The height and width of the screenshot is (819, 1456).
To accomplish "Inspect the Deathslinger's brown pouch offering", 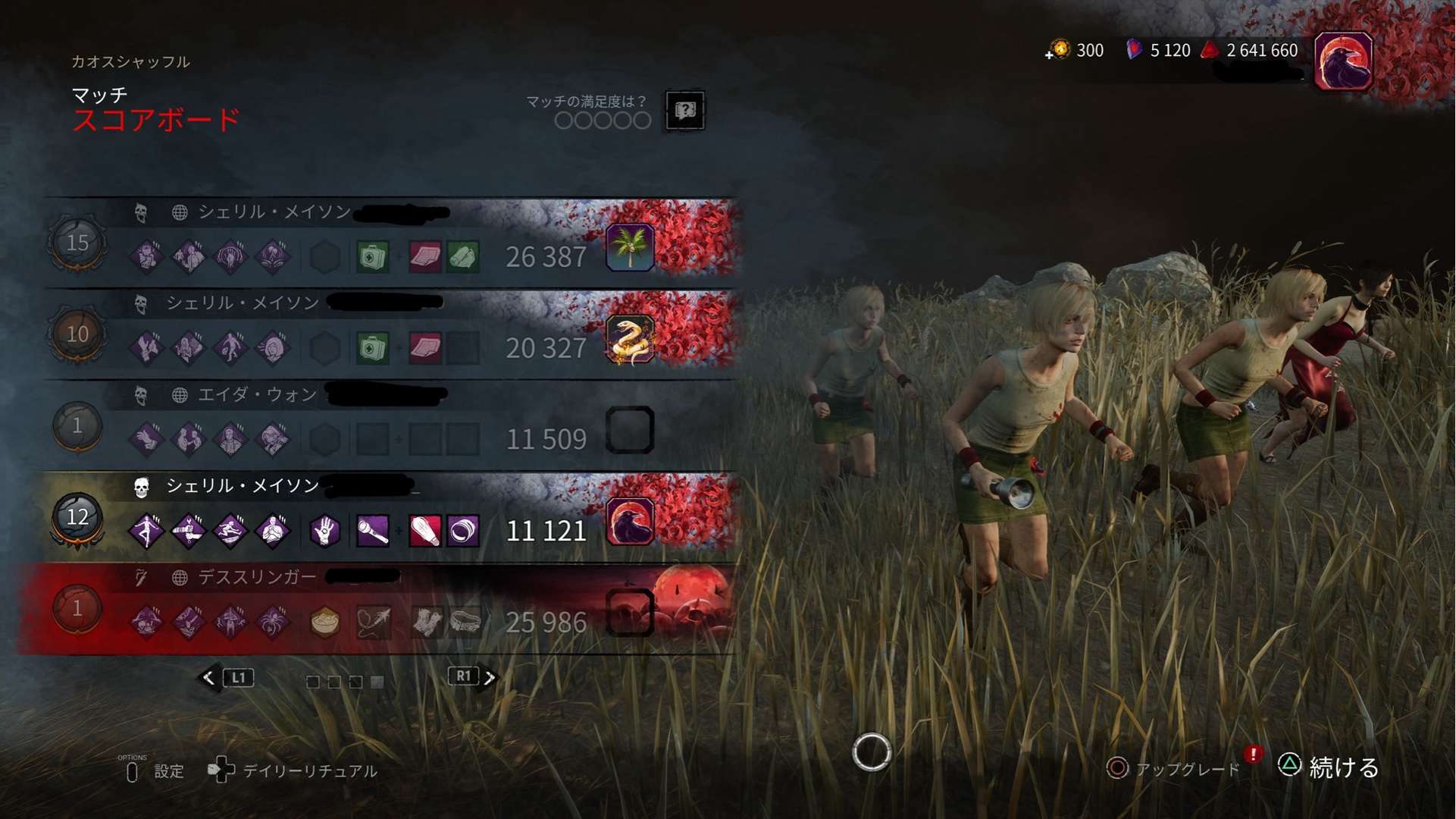I will [x=325, y=623].
